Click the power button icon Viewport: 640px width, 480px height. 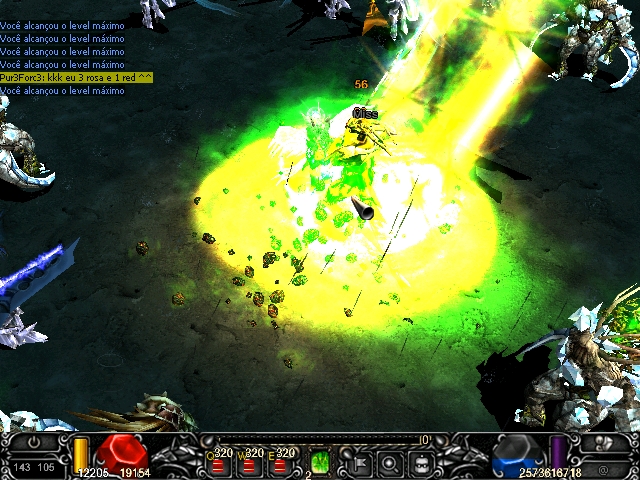[34, 441]
